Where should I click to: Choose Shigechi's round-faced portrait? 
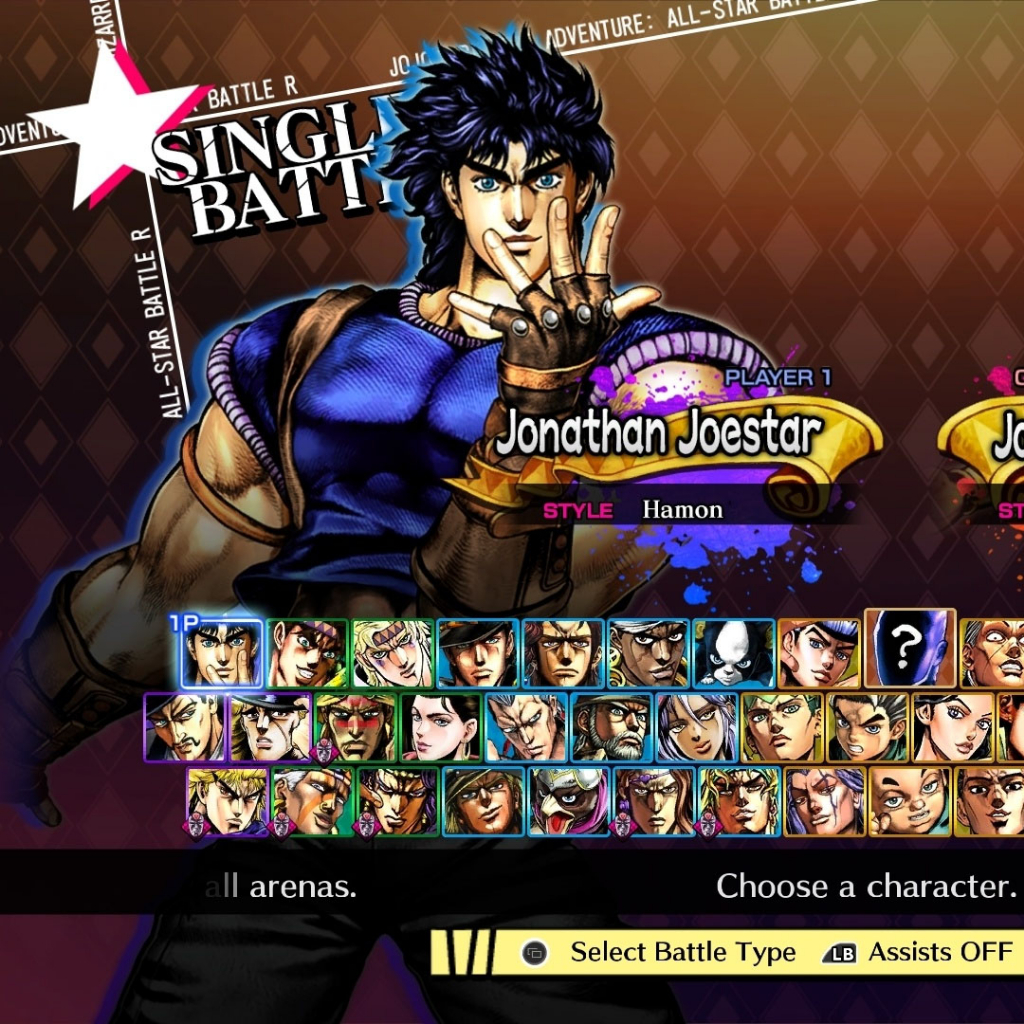click(910, 800)
